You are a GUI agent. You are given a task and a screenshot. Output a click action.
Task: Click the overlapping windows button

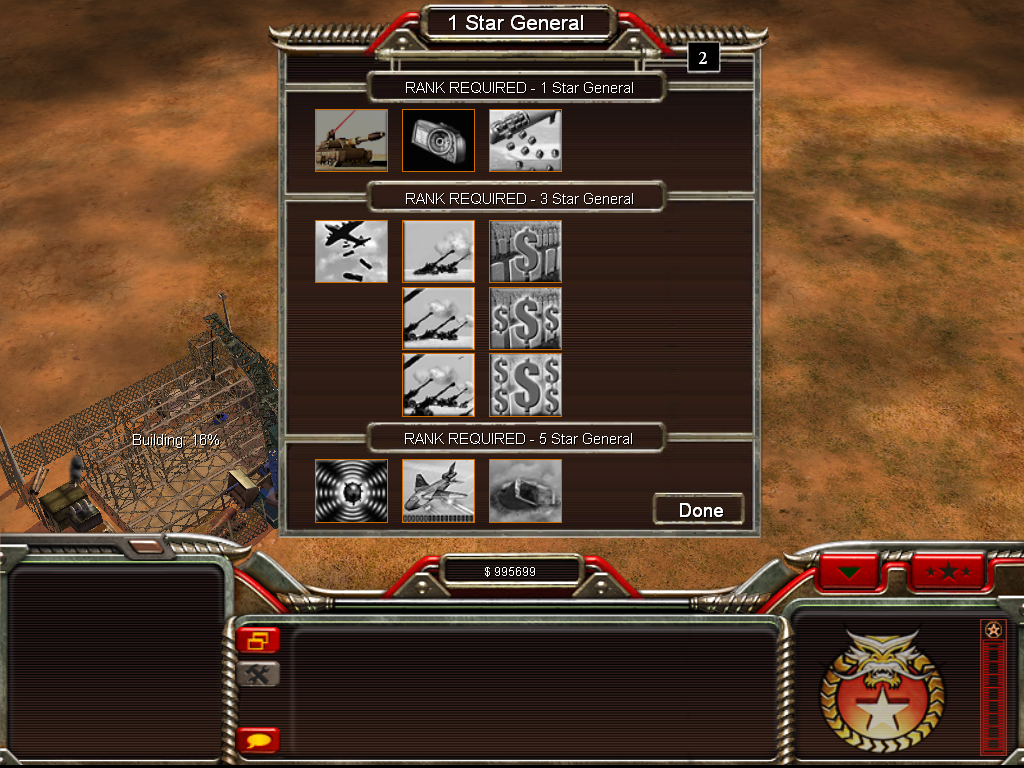[x=259, y=640]
